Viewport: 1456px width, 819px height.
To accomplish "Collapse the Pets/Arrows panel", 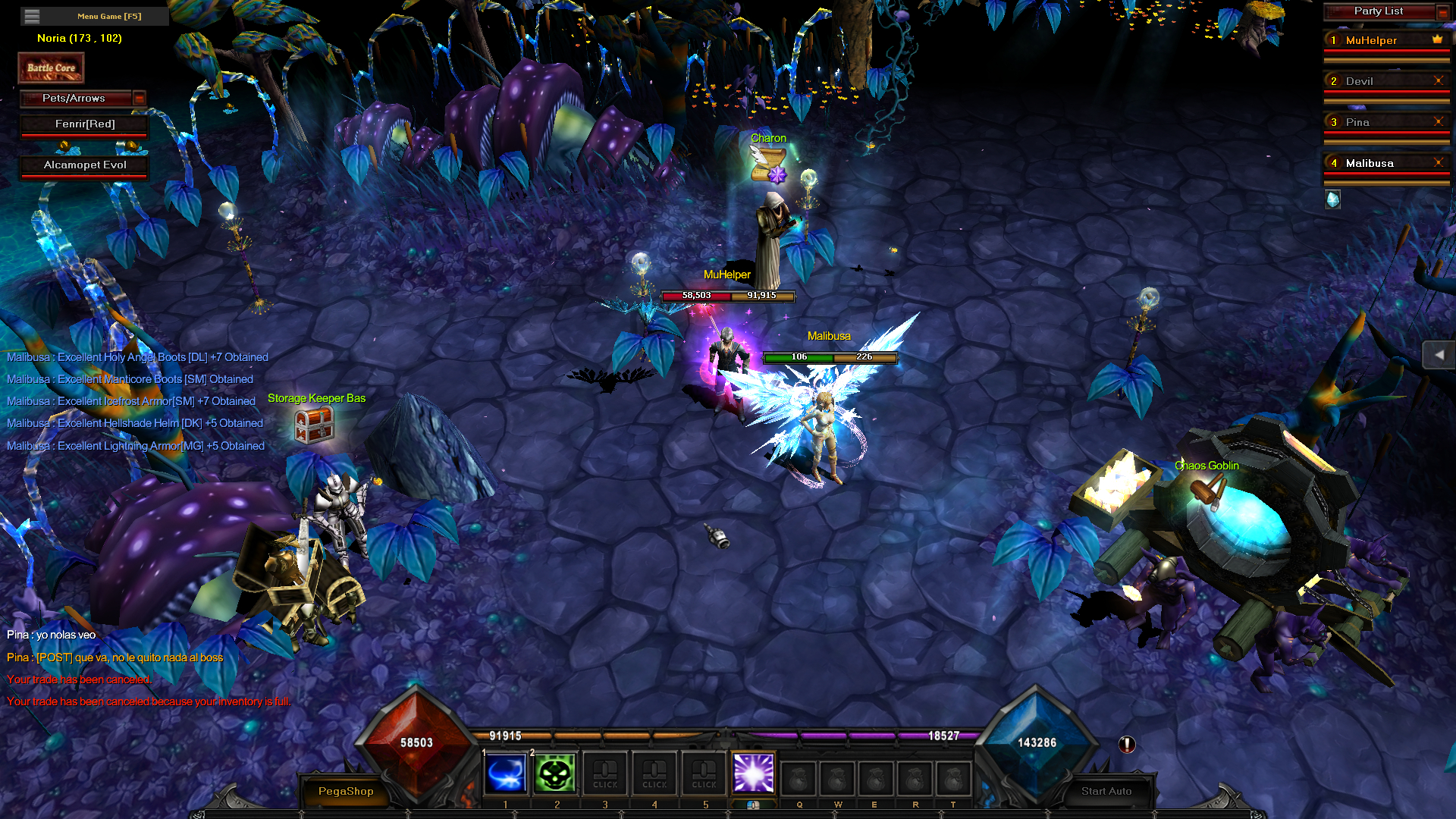I will tap(139, 98).
